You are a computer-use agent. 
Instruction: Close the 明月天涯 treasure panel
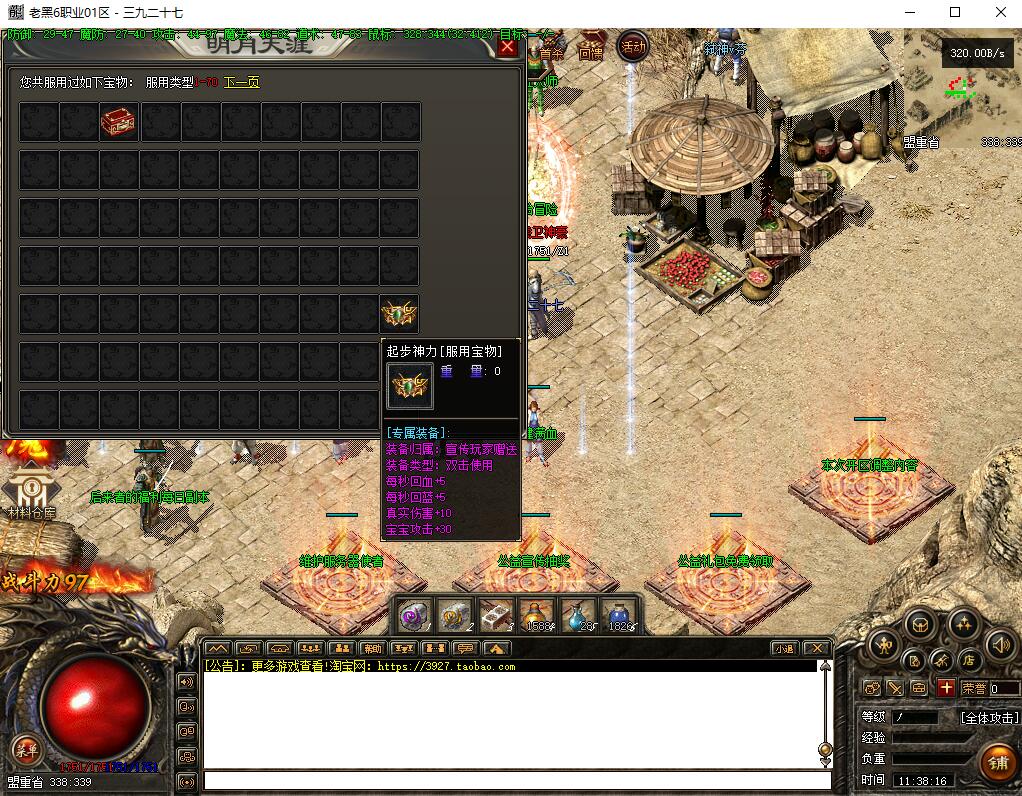coord(508,47)
